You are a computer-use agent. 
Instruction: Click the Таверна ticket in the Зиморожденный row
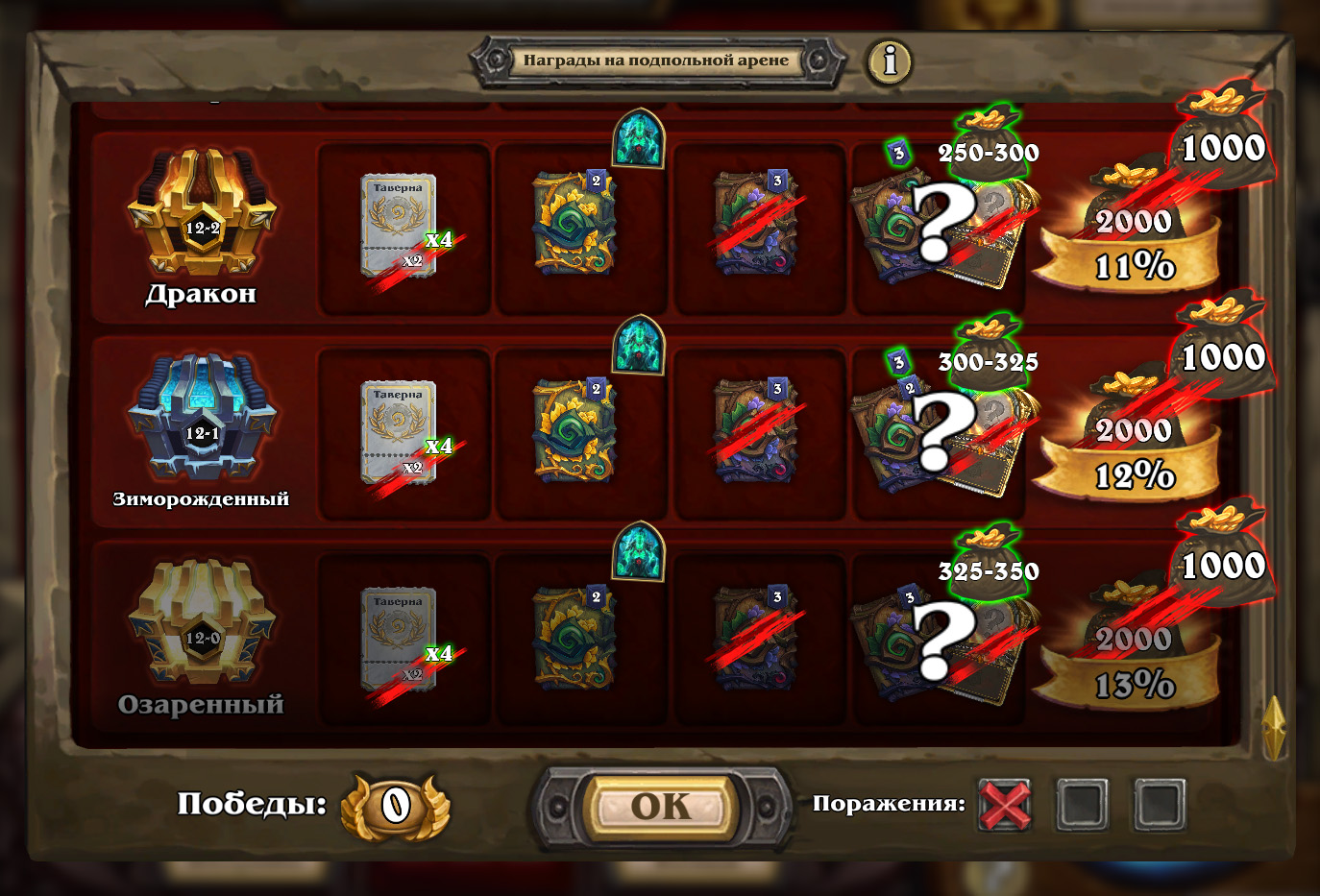399,432
